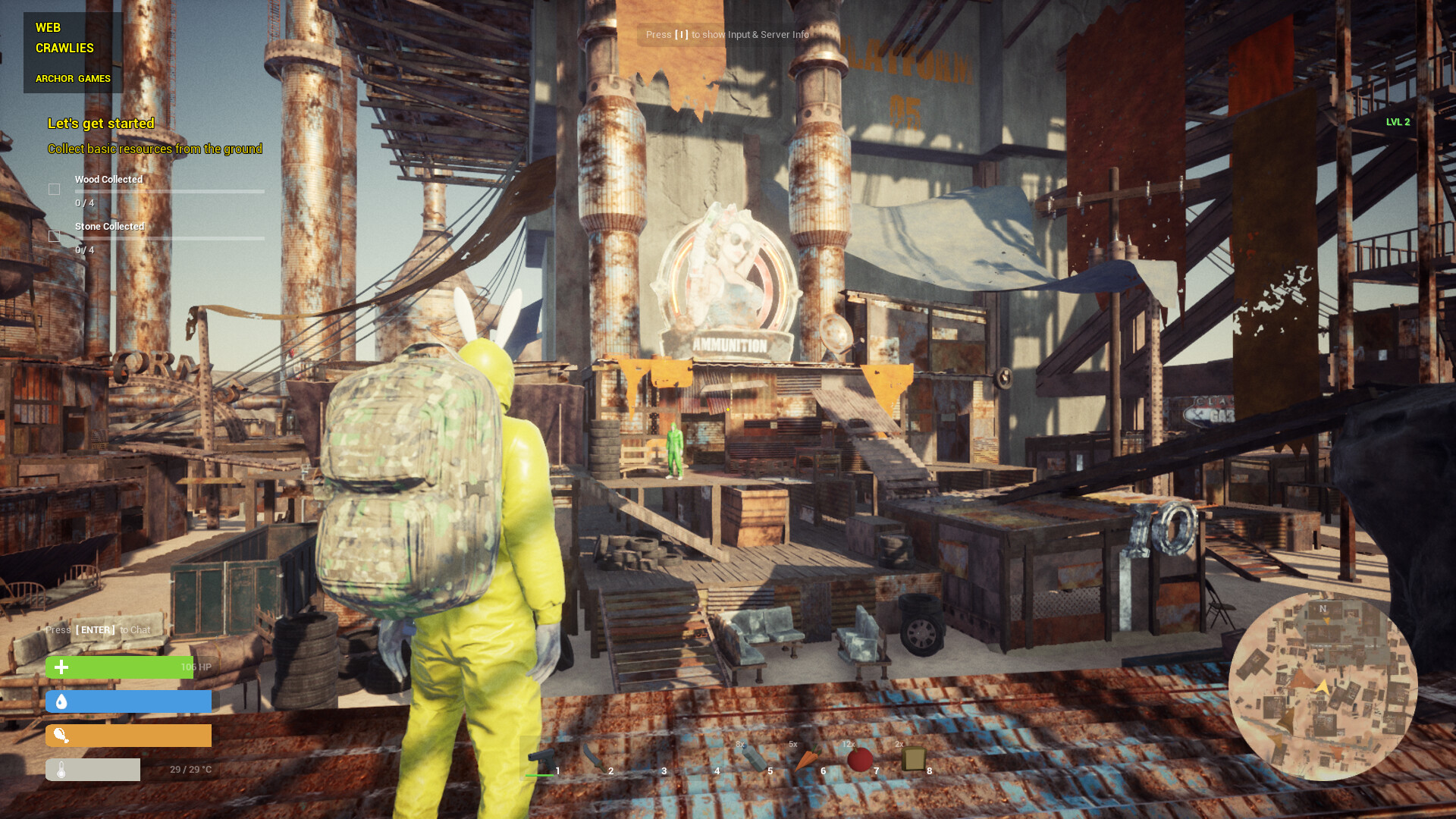Click the thirst water drop icon
This screenshot has width=1456, height=819.
coord(61,701)
